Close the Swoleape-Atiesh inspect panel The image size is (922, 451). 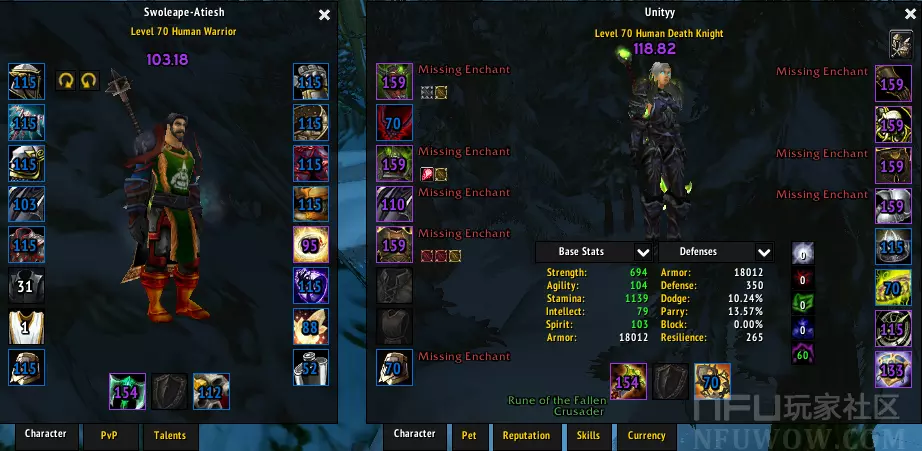(x=324, y=15)
